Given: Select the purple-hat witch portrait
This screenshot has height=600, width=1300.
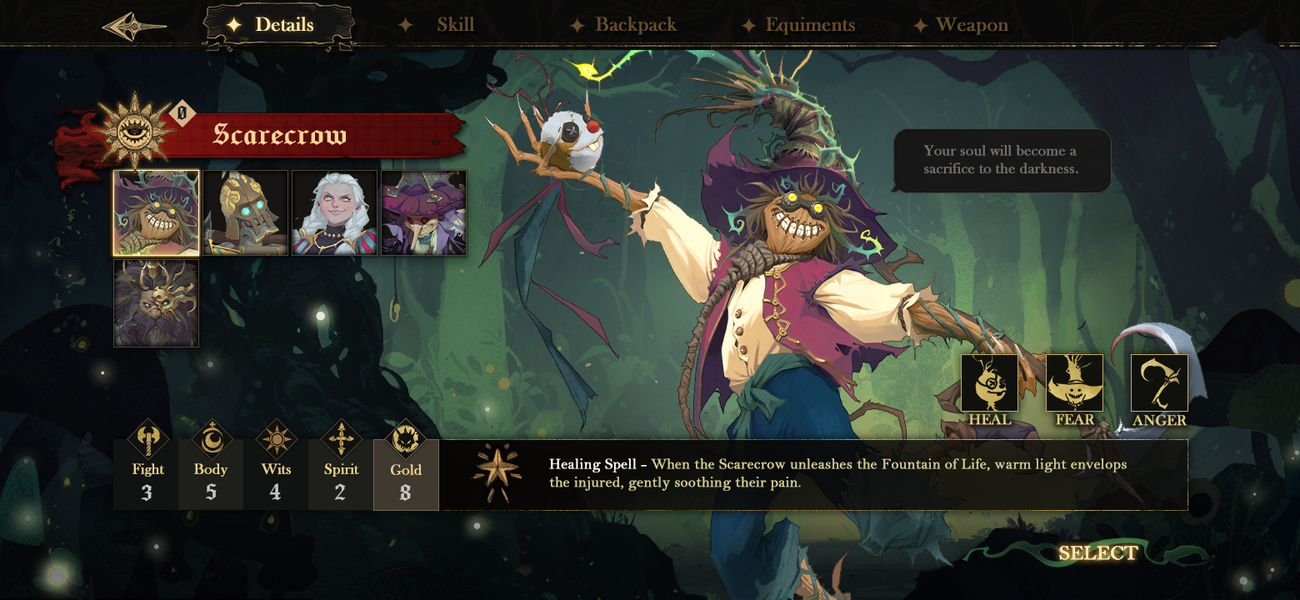Looking at the screenshot, I should pyautogui.click(x=424, y=213).
